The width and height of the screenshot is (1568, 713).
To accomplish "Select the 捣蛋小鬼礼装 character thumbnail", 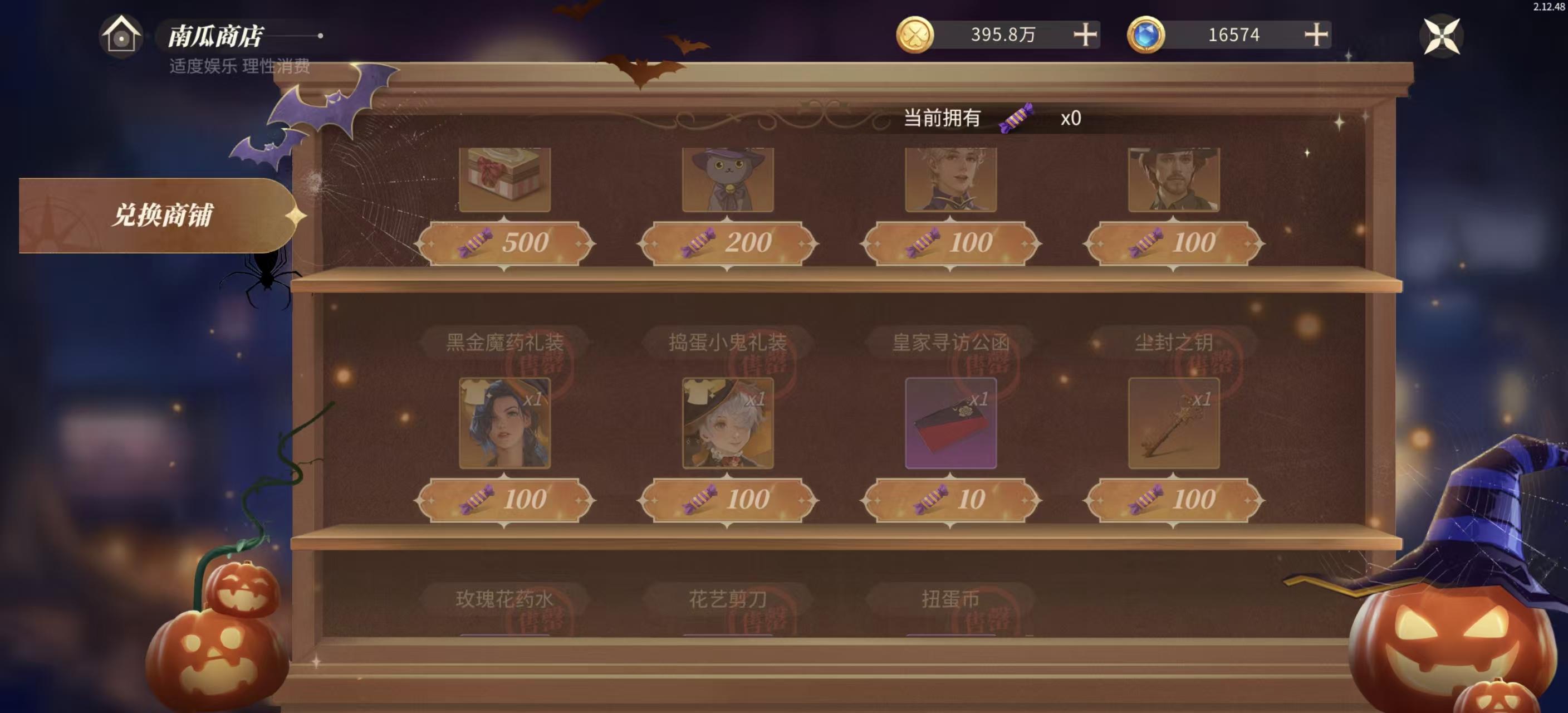I will [727, 423].
